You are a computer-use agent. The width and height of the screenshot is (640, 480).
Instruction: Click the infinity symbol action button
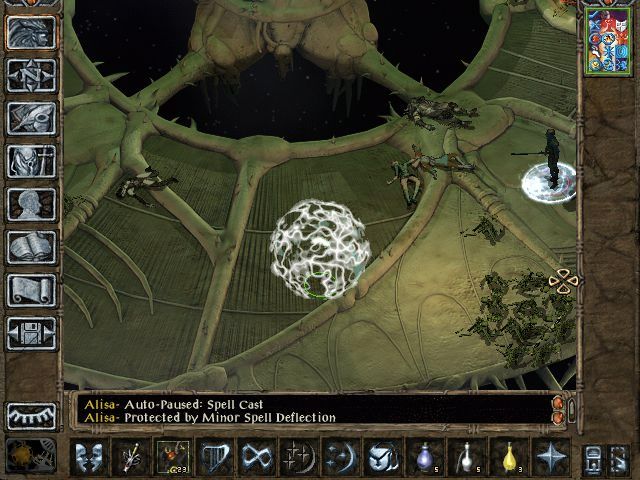pos(257,457)
